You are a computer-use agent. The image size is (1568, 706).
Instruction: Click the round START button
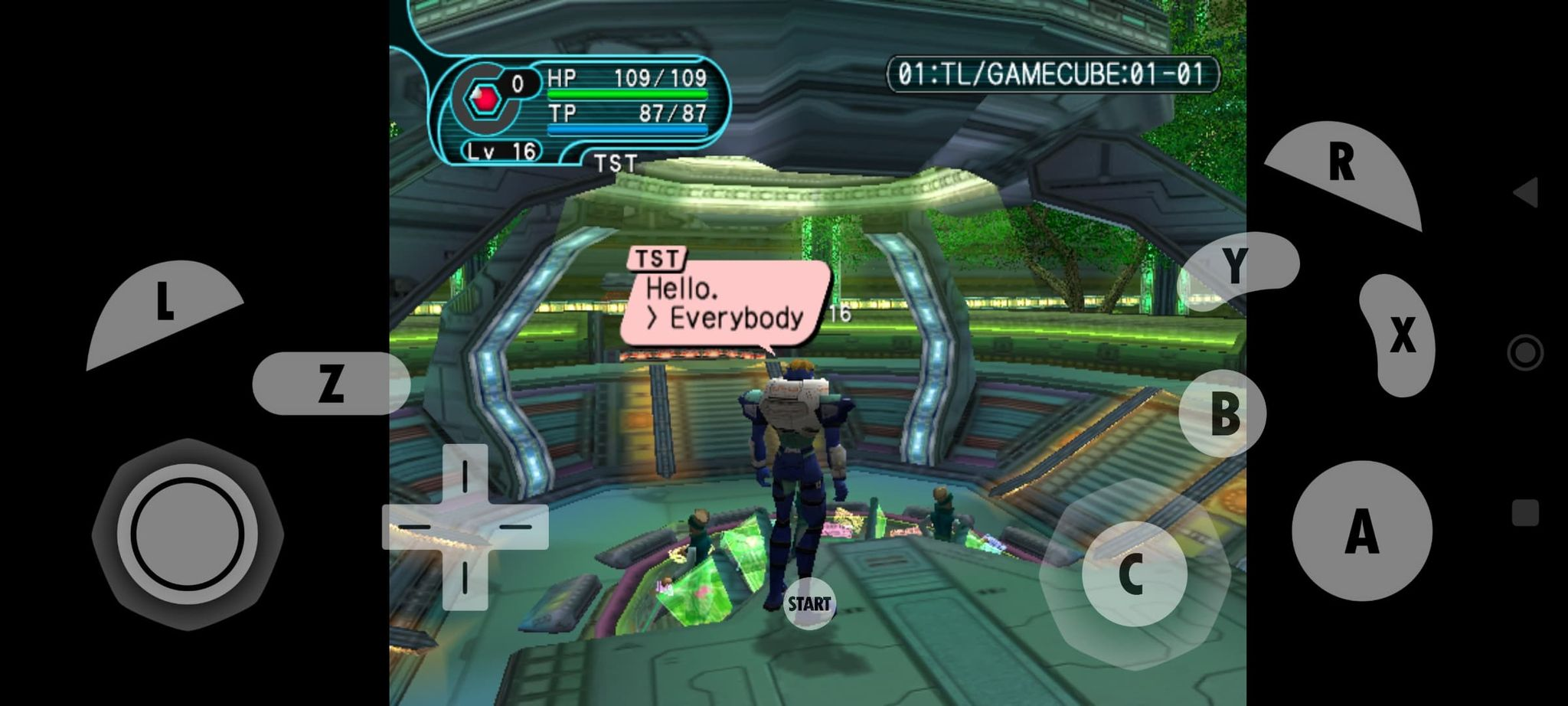[x=809, y=604]
